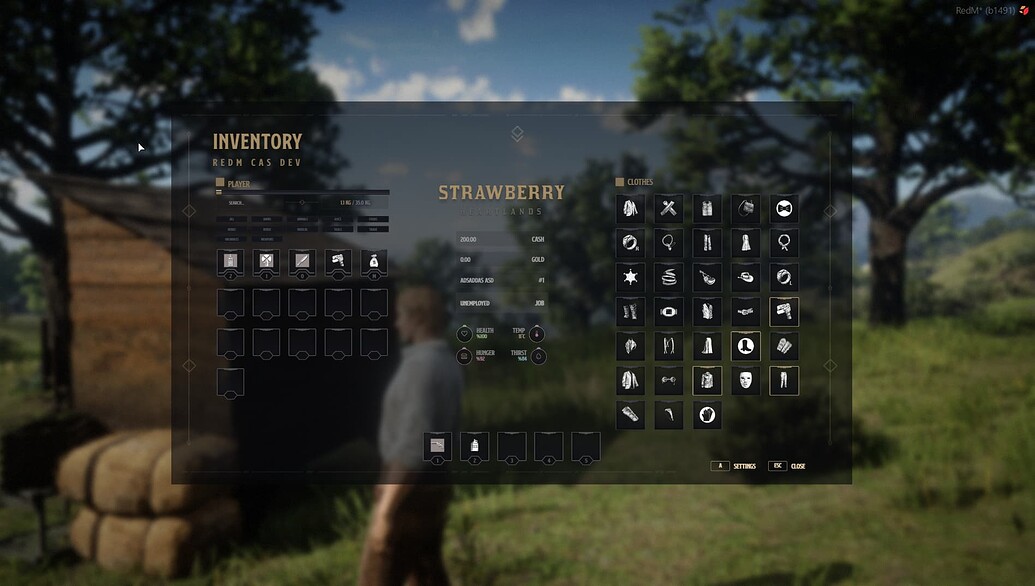Select the weapon in hotbar slot 1
The image size is (1035, 586).
[437, 446]
